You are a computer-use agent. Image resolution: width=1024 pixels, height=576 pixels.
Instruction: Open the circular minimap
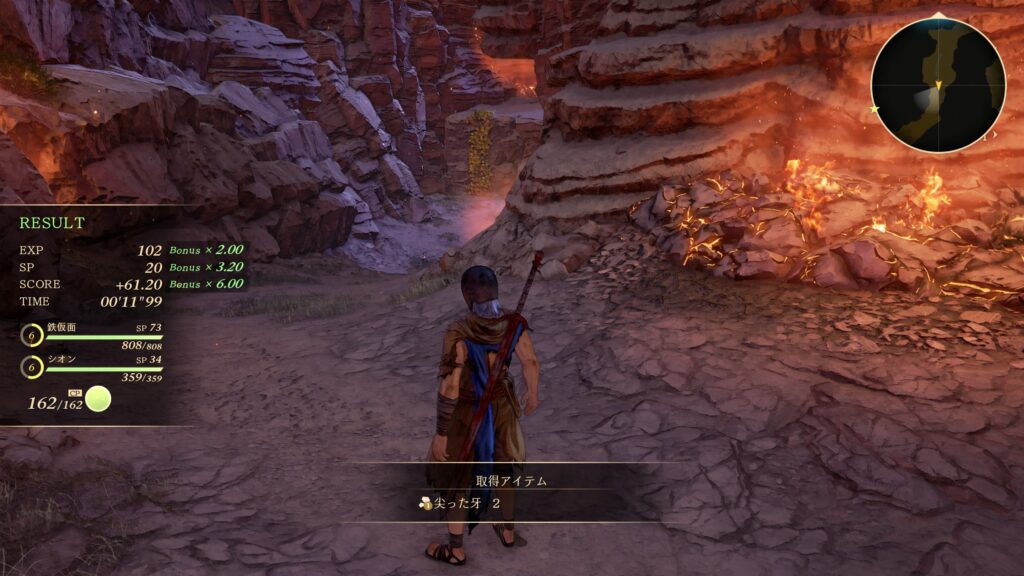coord(938,85)
